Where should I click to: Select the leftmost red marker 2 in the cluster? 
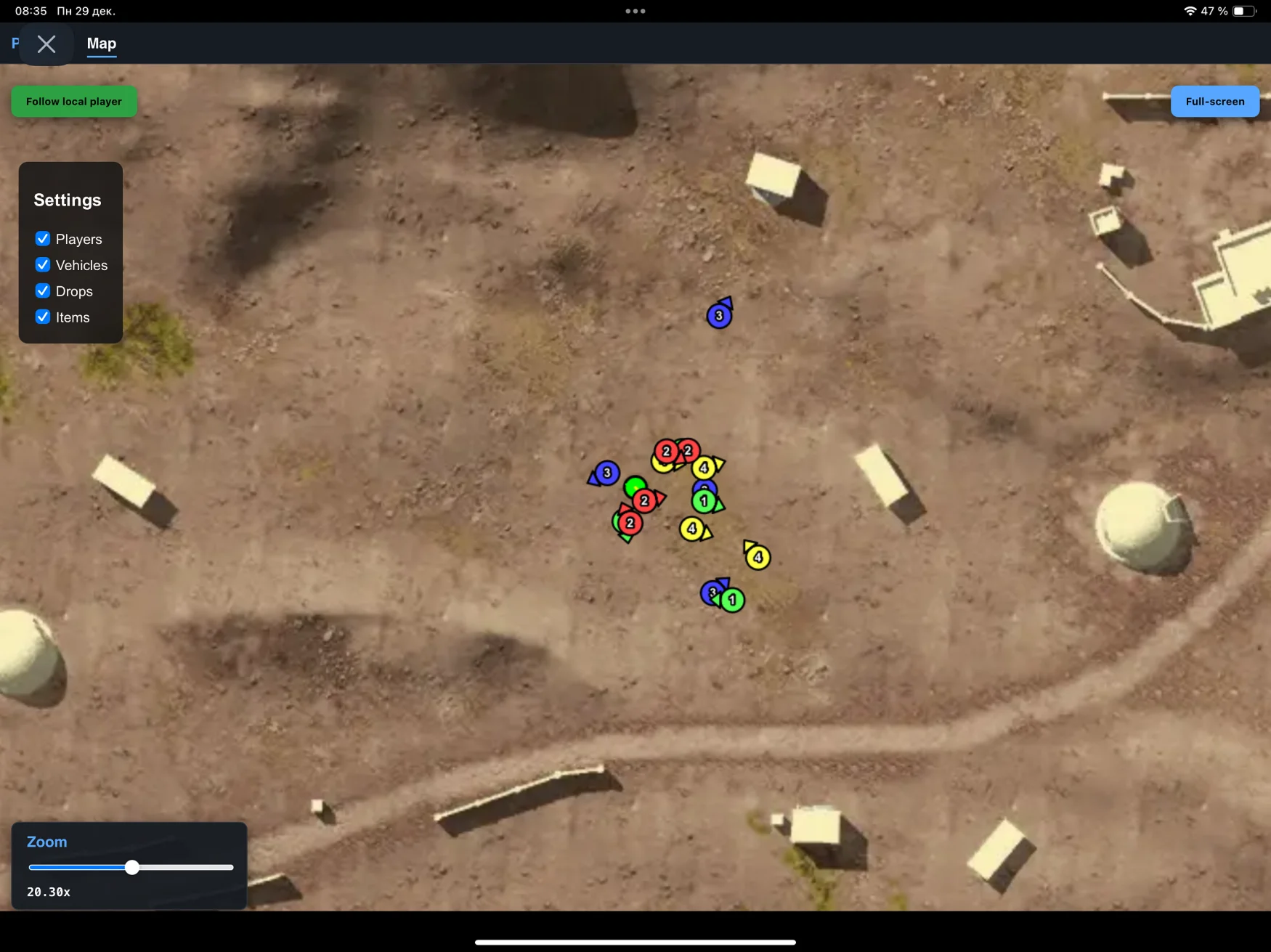tap(628, 523)
